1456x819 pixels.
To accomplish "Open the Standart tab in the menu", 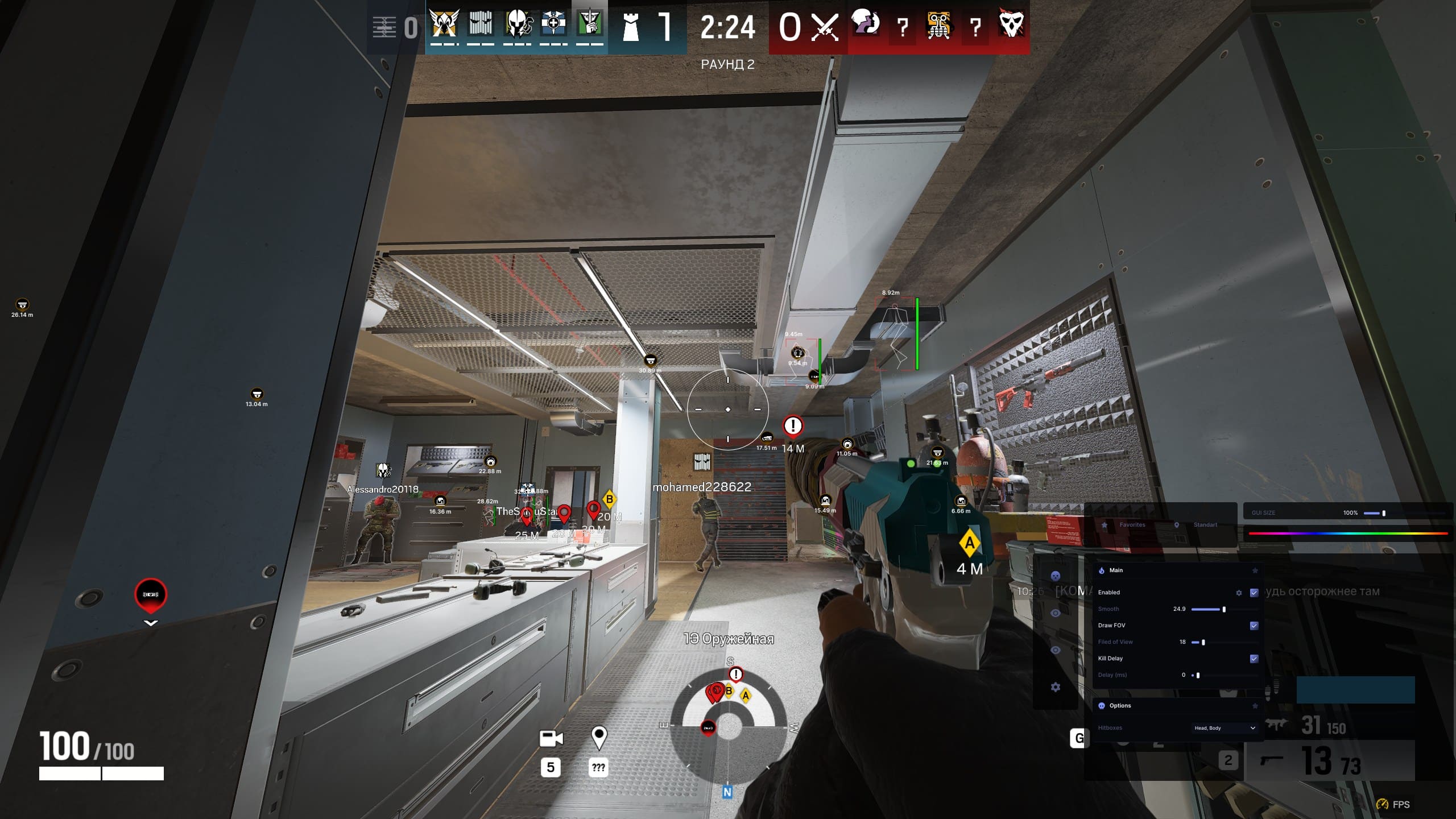I will point(1205,524).
